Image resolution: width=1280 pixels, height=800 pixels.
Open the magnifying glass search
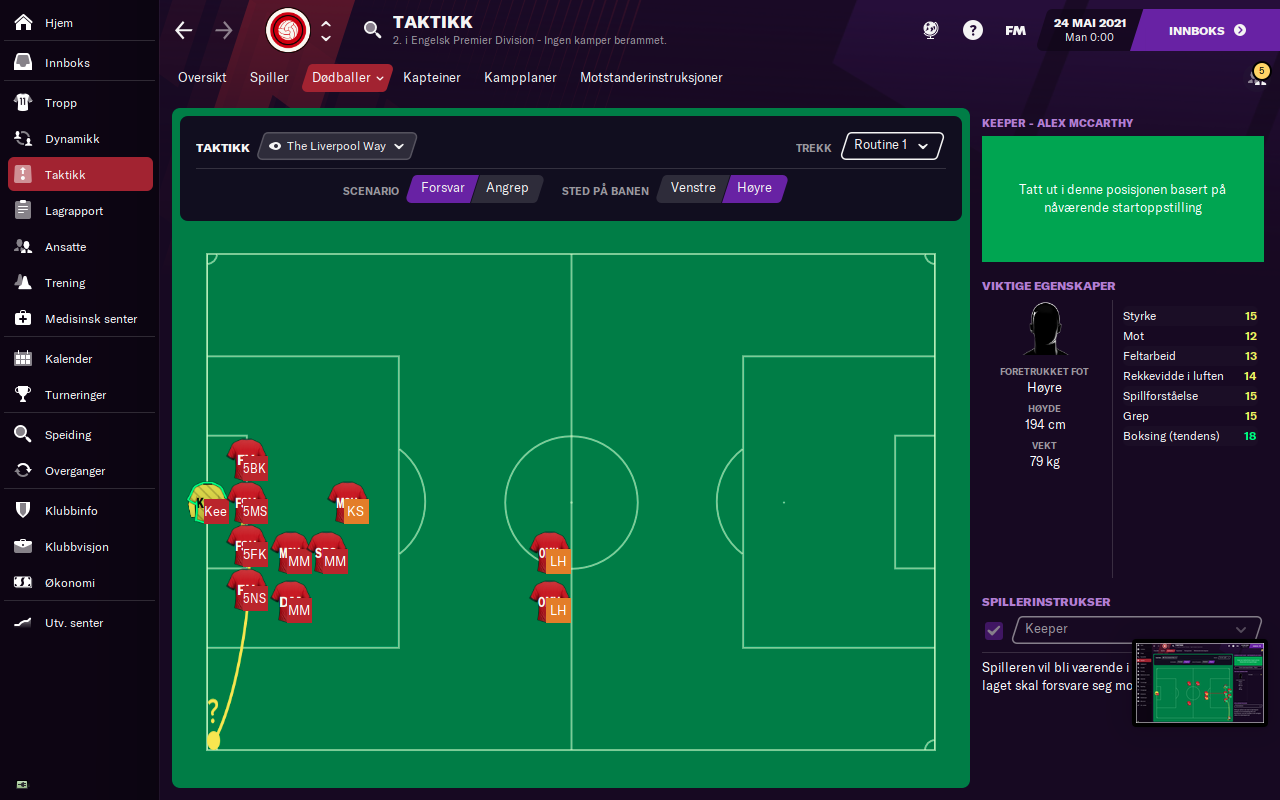[373, 30]
